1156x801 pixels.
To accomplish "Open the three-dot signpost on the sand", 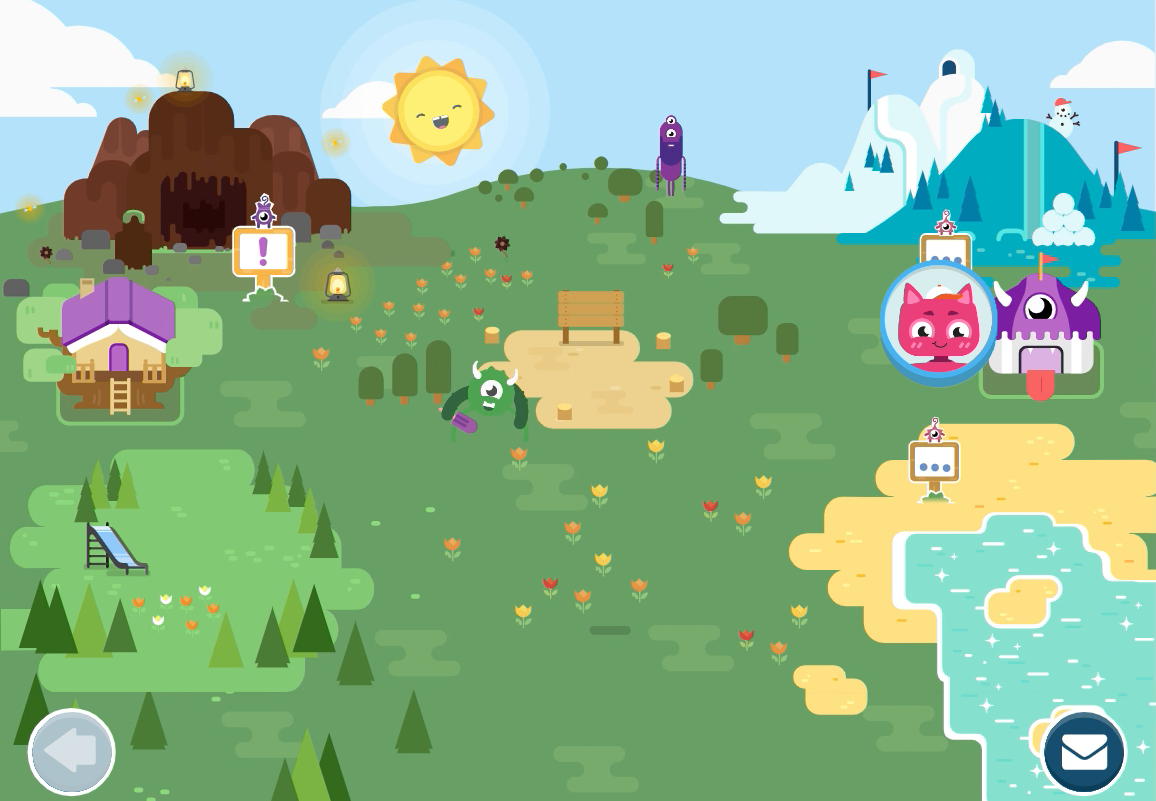I will click(x=934, y=463).
